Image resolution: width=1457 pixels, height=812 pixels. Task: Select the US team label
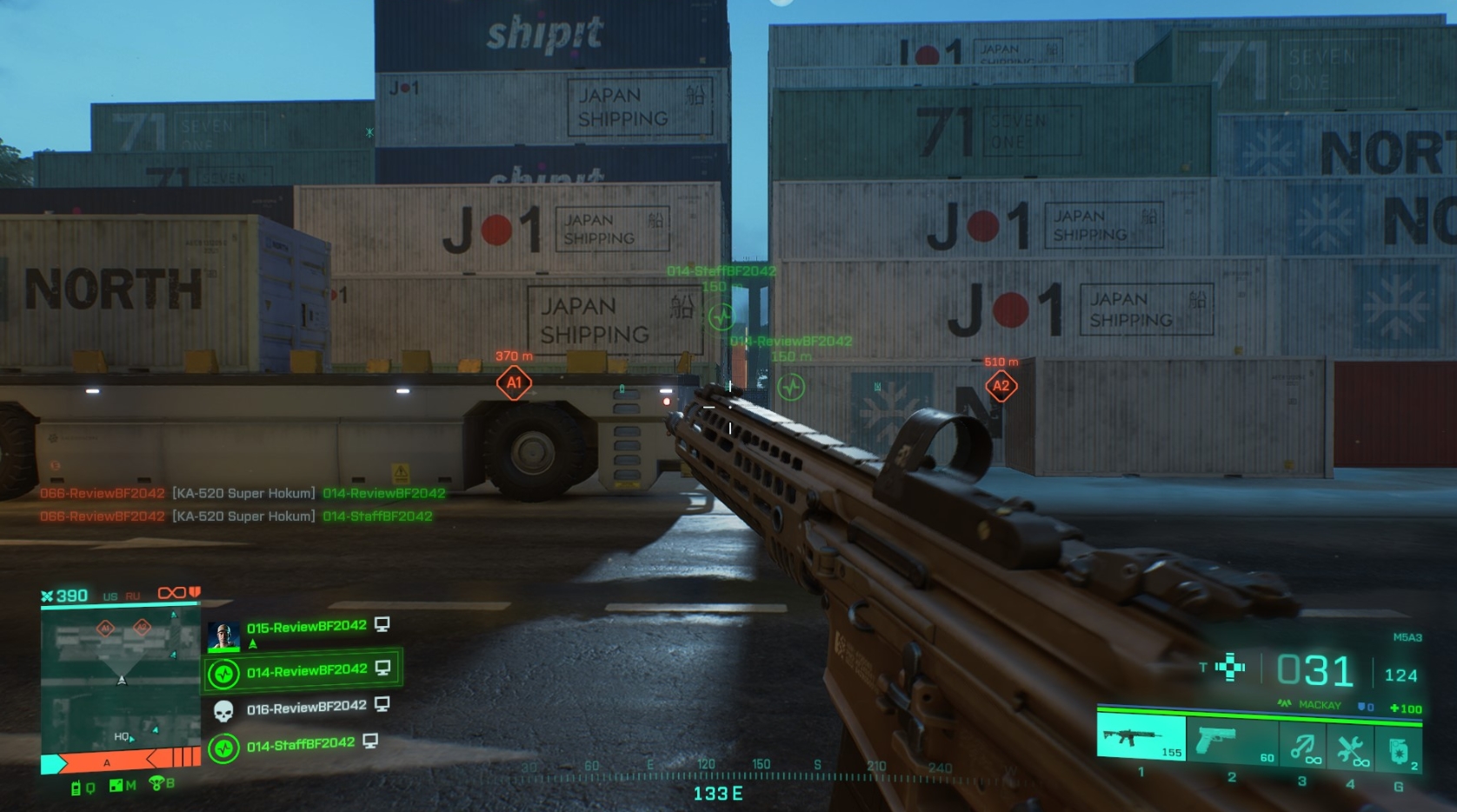pos(110,596)
